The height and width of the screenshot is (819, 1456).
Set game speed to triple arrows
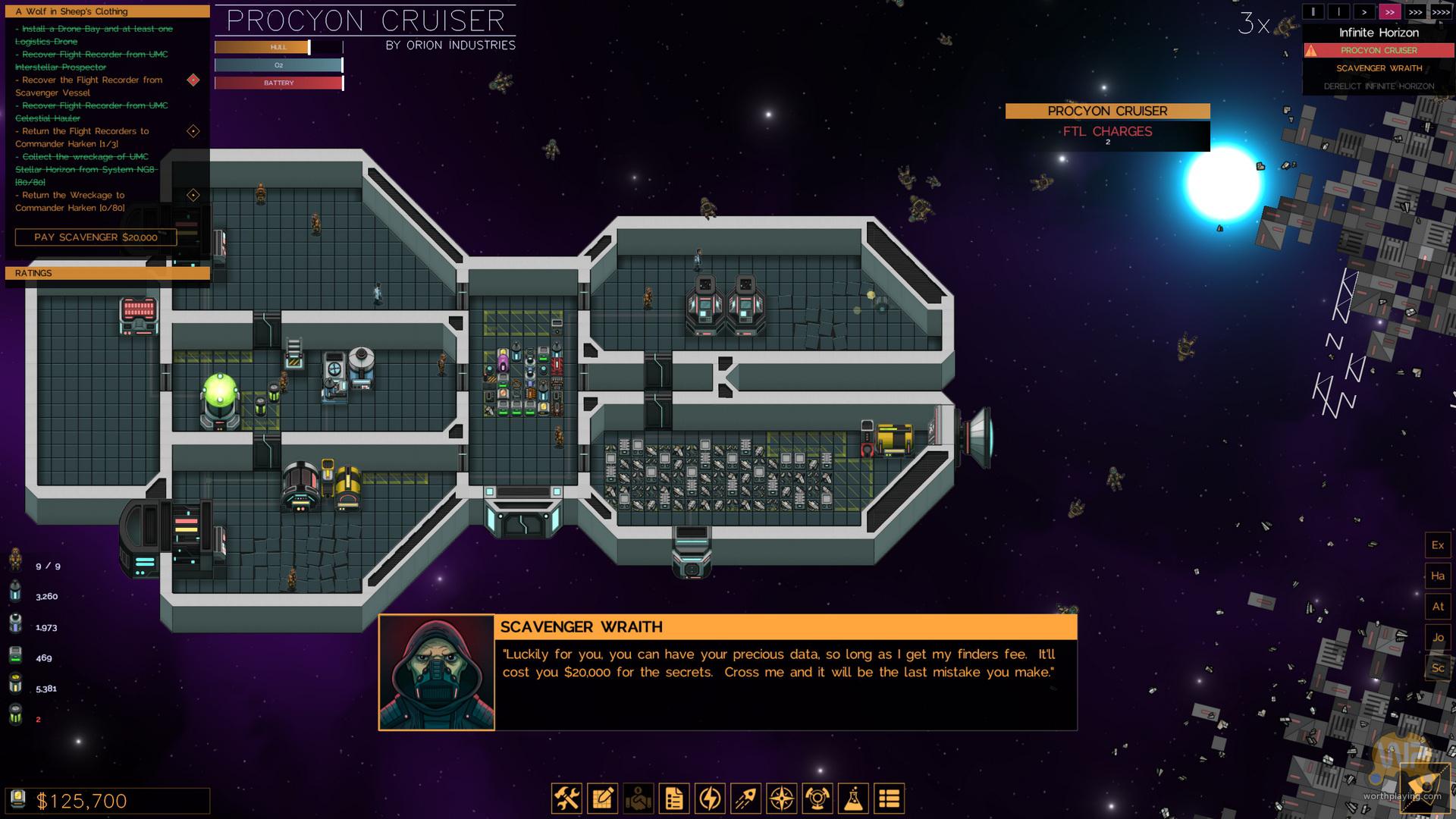[x=1415, y=12]
